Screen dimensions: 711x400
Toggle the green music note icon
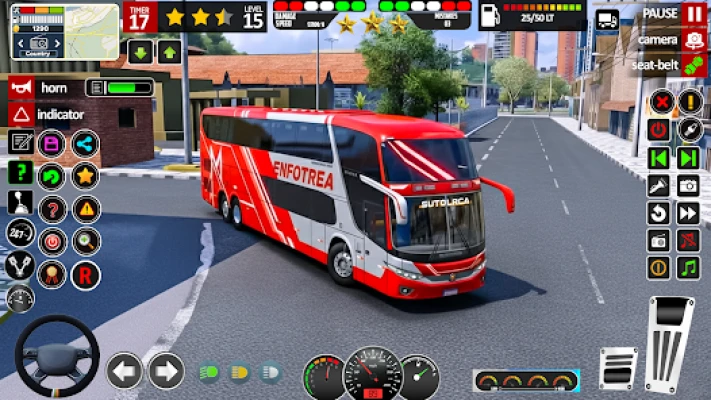click(x=688, y=267)
